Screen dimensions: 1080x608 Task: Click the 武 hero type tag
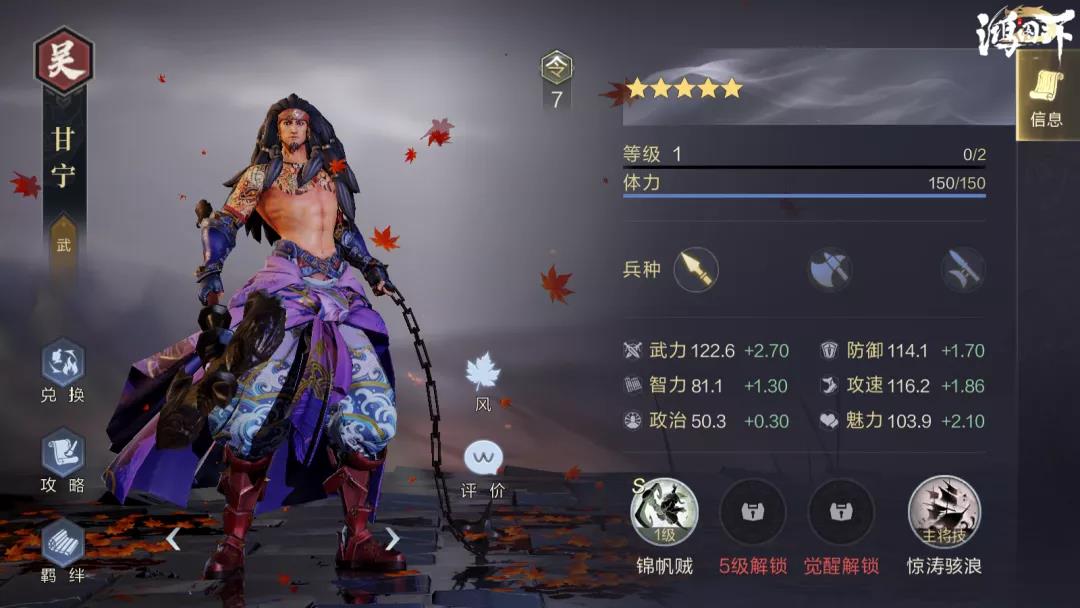click(64, 245)
